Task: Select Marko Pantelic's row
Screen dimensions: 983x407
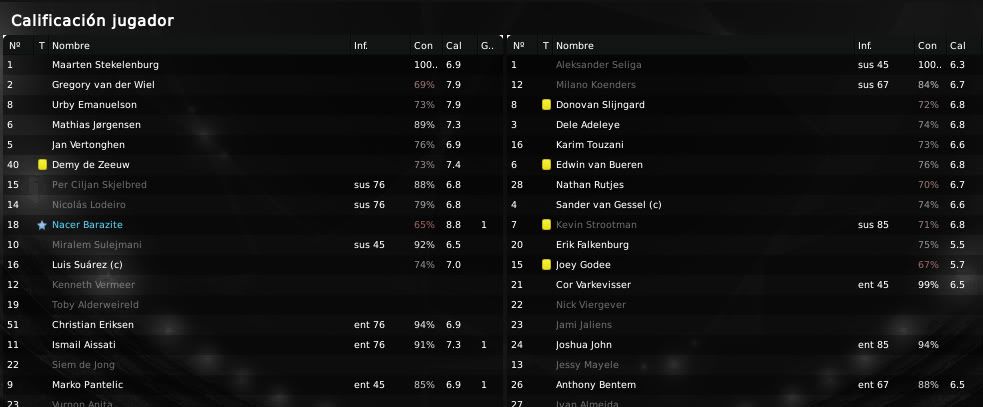Action: coord(89,385)
